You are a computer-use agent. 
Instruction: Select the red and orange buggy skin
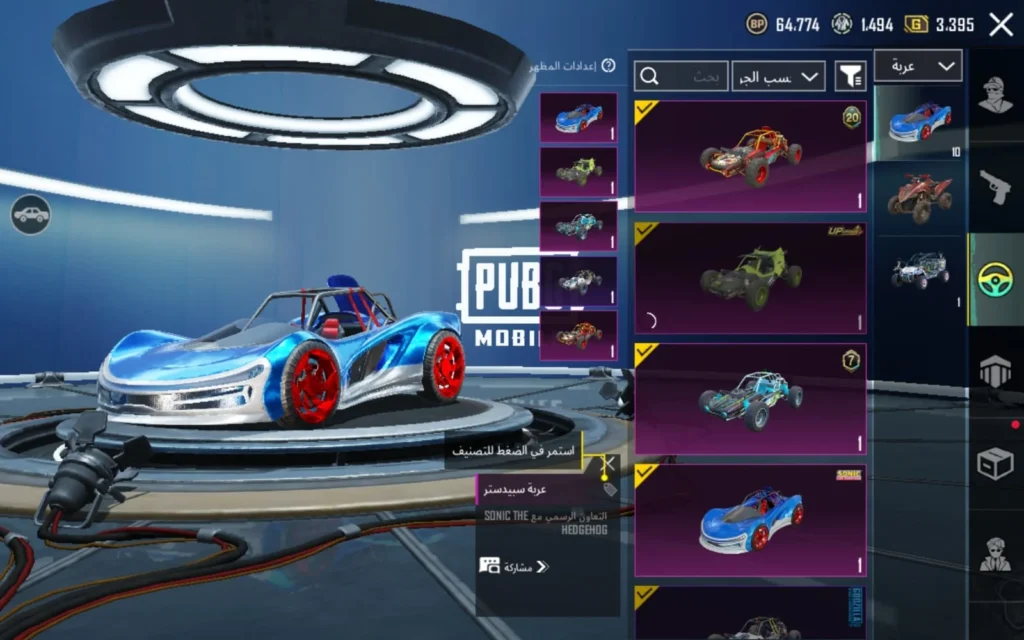coord(750,155)
